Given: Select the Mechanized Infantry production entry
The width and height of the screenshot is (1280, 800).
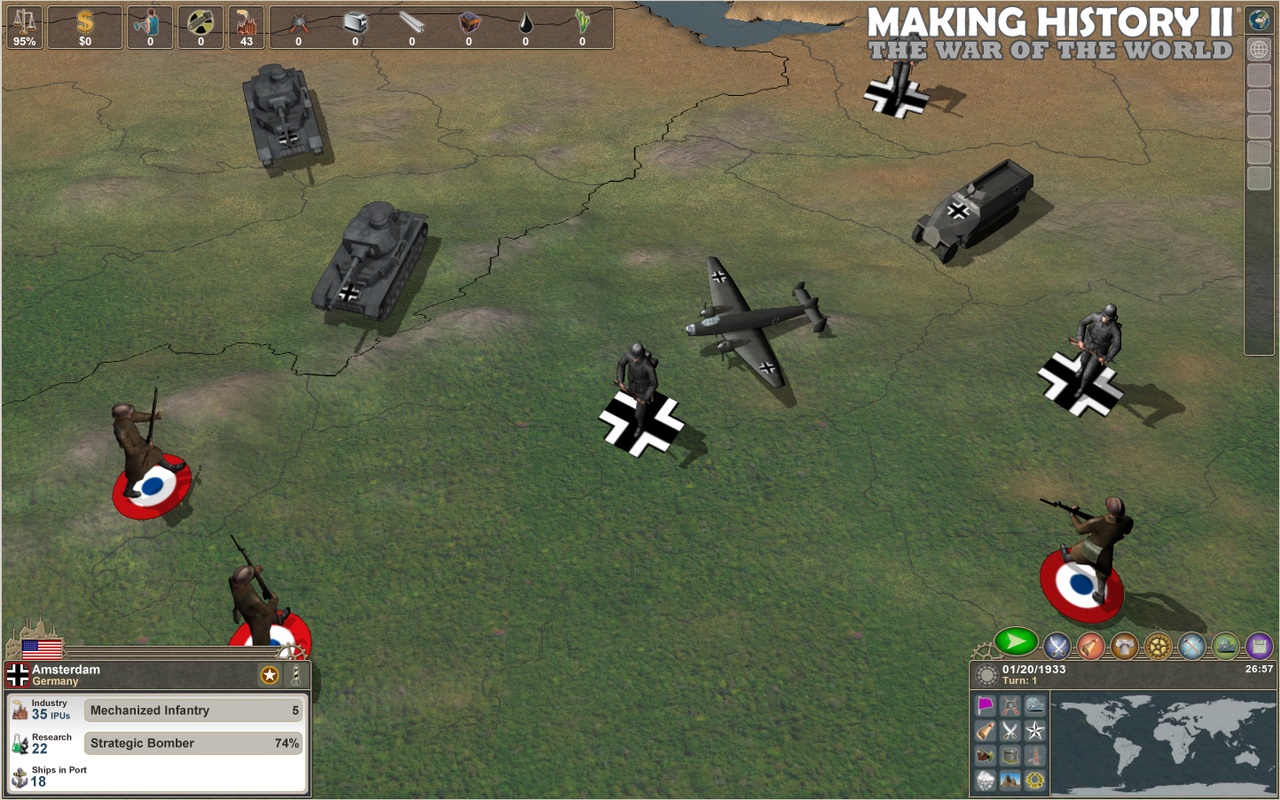Looking at the screenshot, I should [x=192, y=710].
